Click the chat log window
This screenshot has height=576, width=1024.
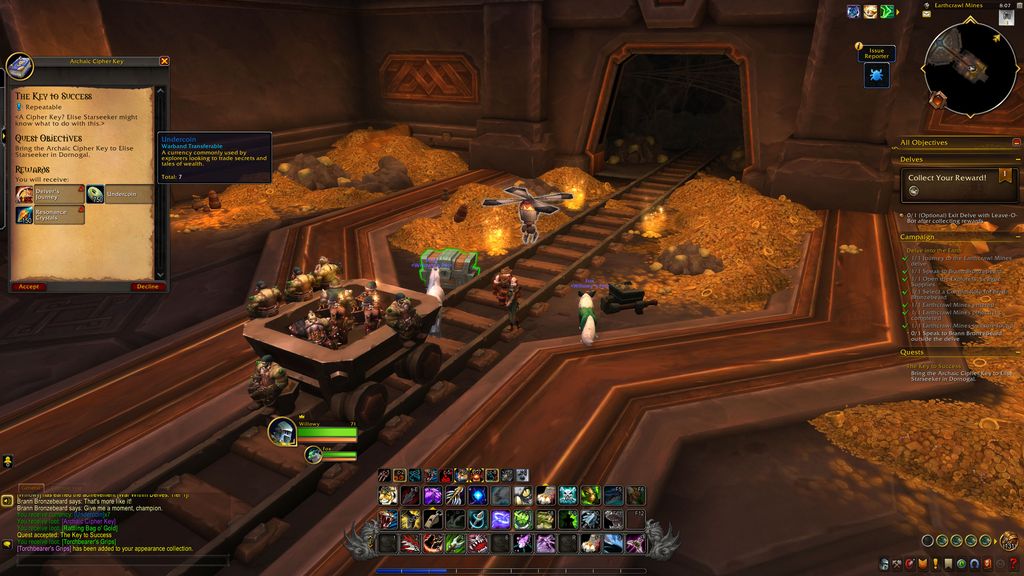click(100, 520)
